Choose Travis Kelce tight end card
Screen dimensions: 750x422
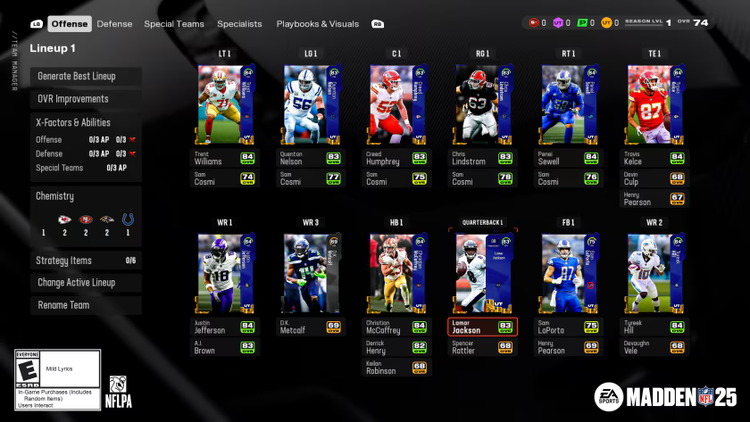655,106
